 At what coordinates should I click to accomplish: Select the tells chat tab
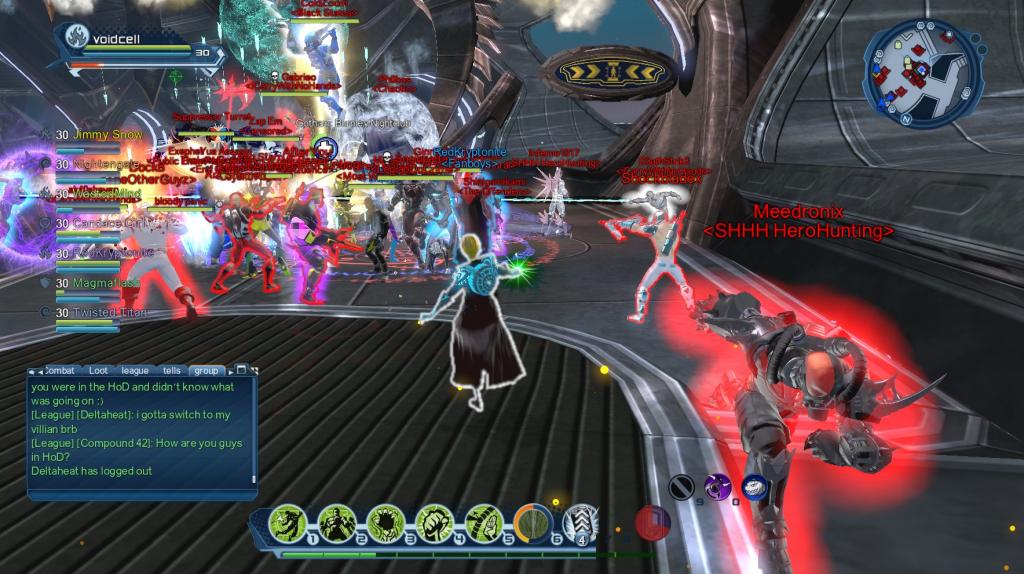pyautogui.click(x=171, y=370)
